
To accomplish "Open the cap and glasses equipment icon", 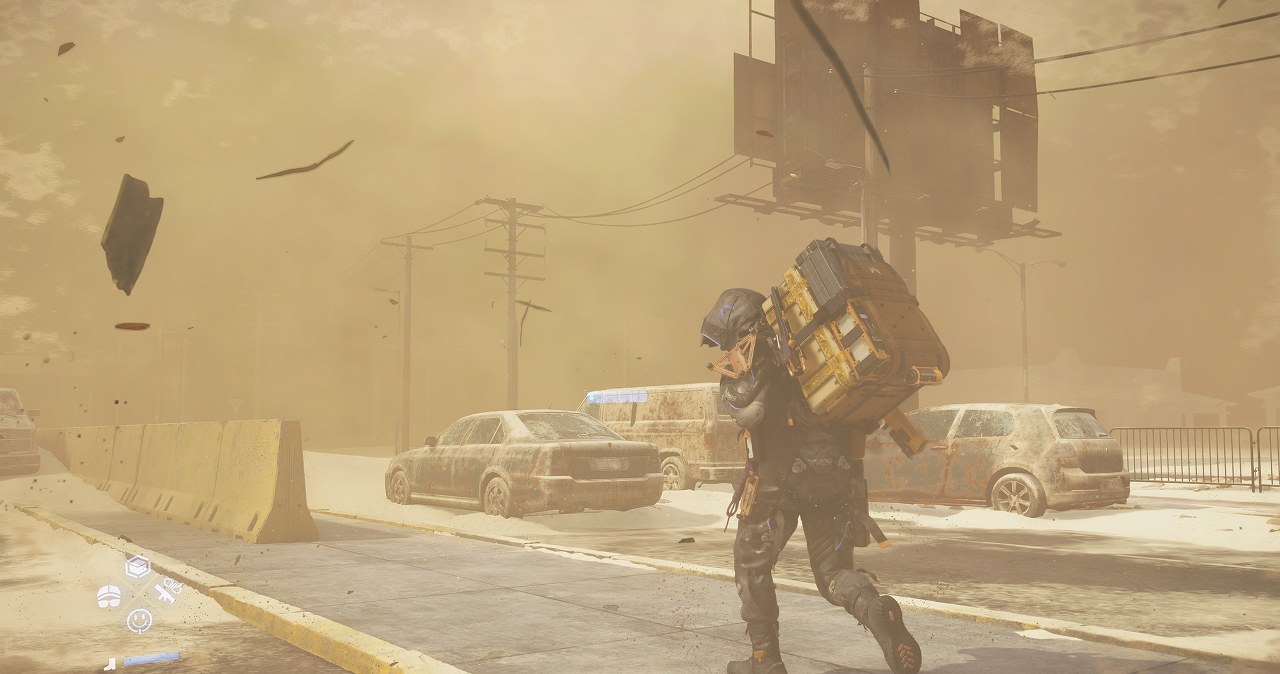I will coord(109,596).
